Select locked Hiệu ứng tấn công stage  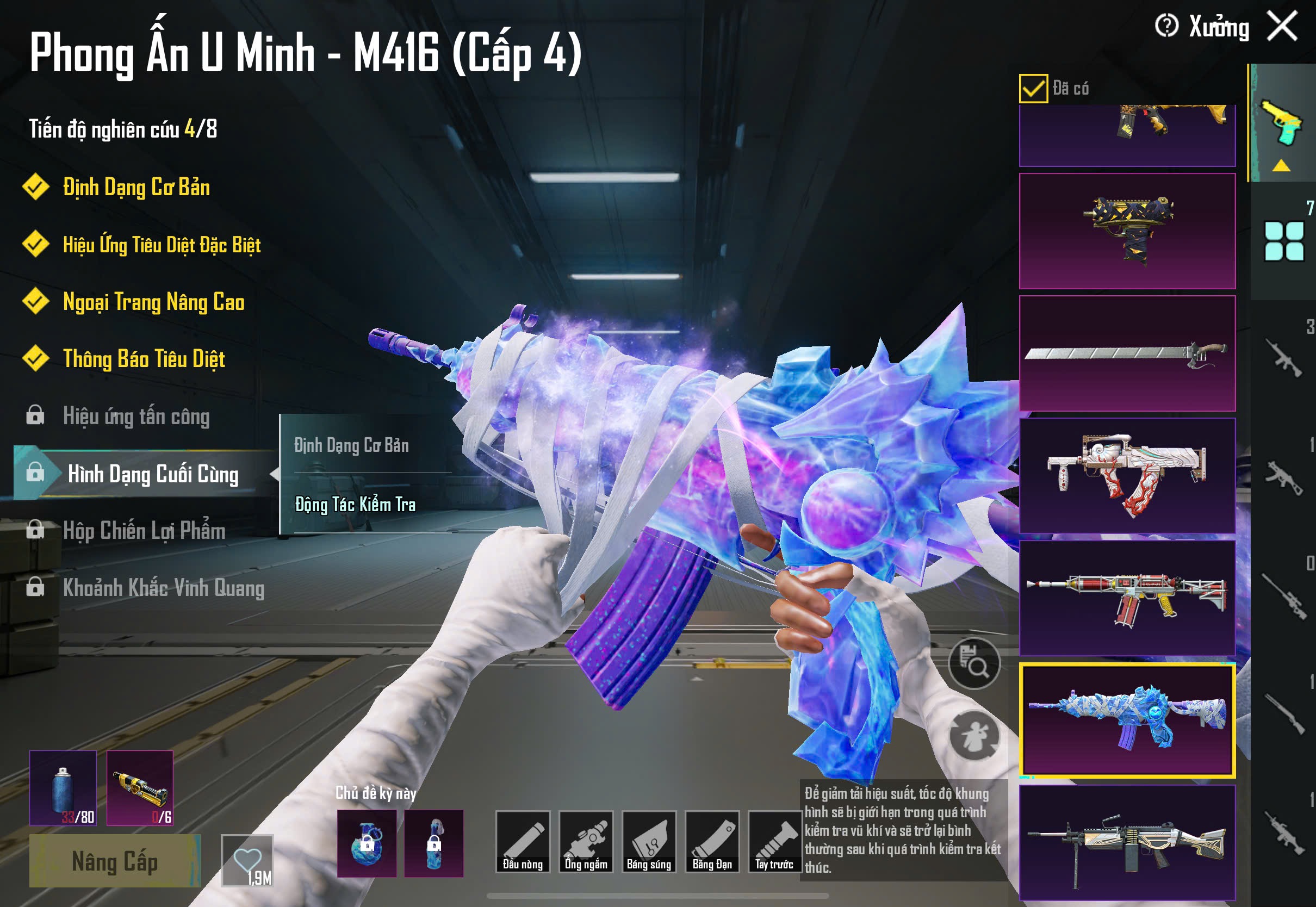(136, 416)
